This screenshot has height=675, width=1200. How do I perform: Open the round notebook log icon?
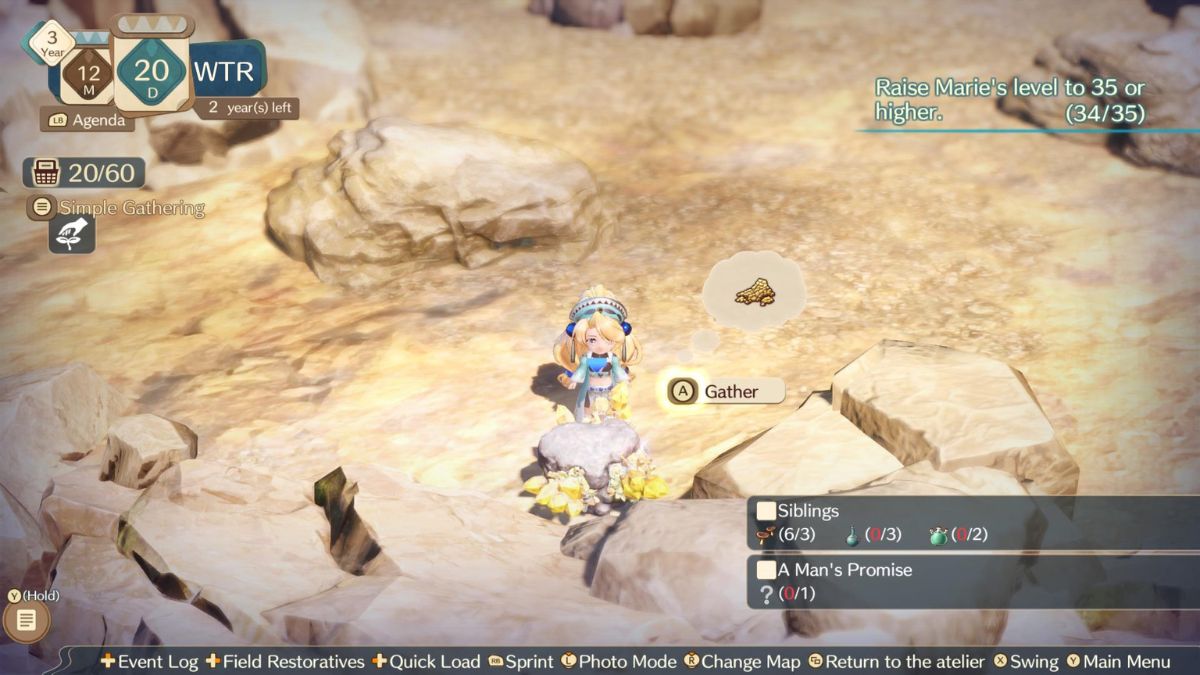click(x=27, y=621)
